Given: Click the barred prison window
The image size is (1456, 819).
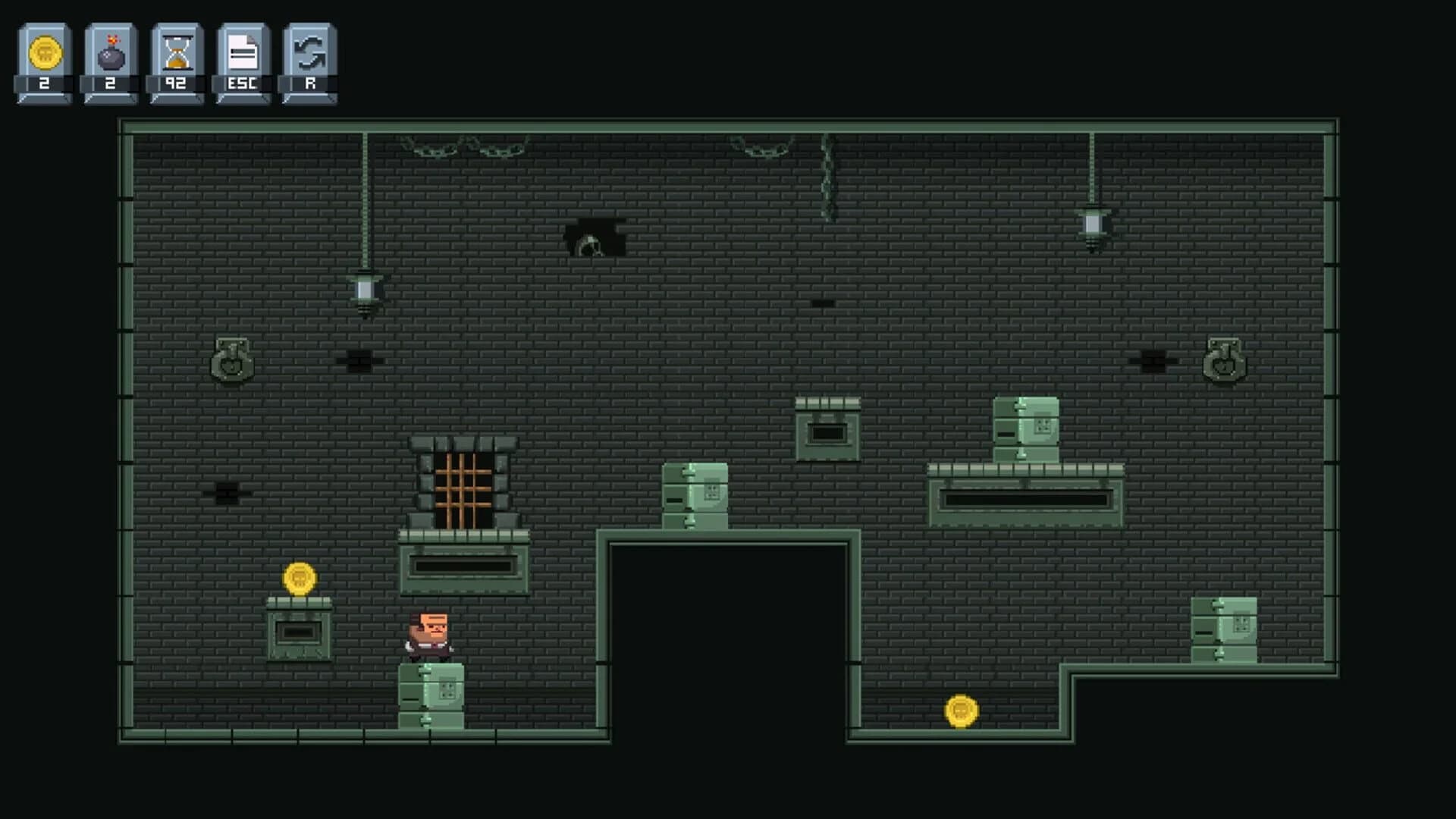Looking at the screenshot, I should [465, 485].
